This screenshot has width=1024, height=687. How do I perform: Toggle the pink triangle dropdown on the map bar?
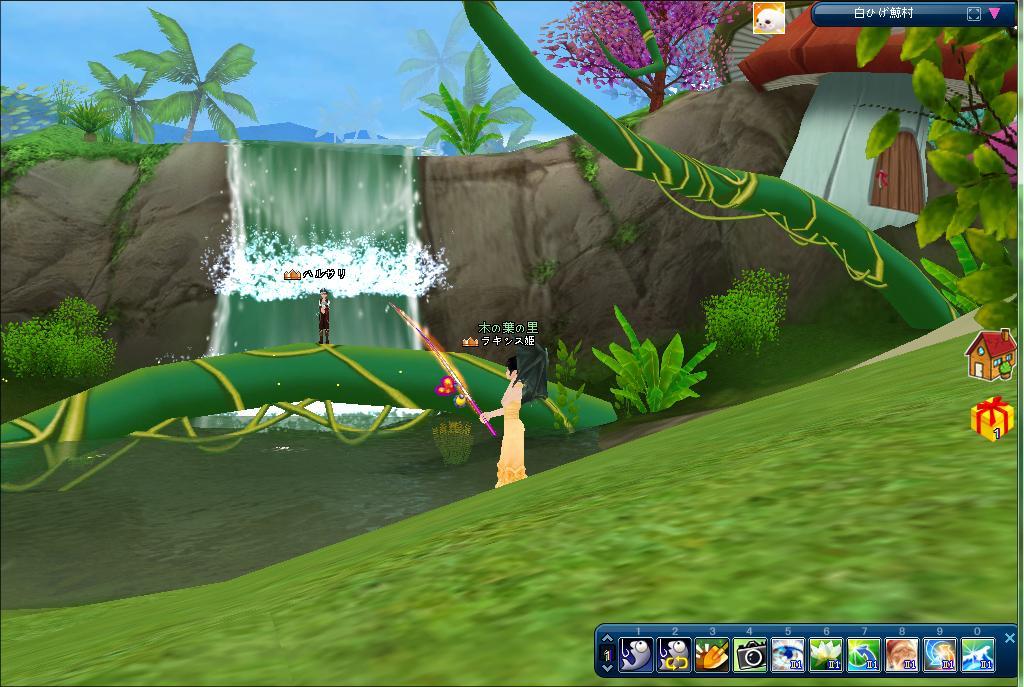coord(995,14)
